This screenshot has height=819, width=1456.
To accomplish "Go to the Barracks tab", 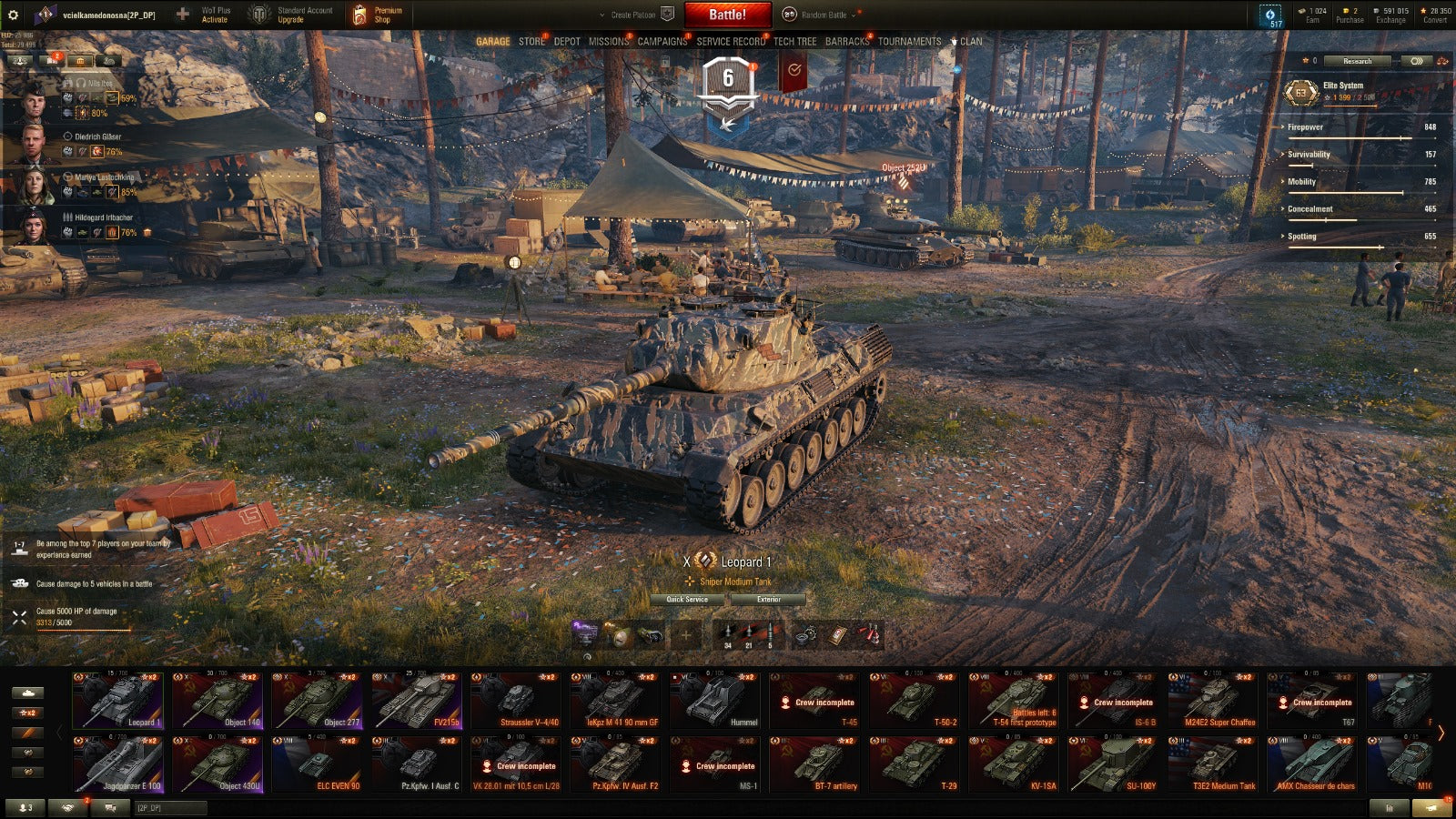I will click(846, 42).
